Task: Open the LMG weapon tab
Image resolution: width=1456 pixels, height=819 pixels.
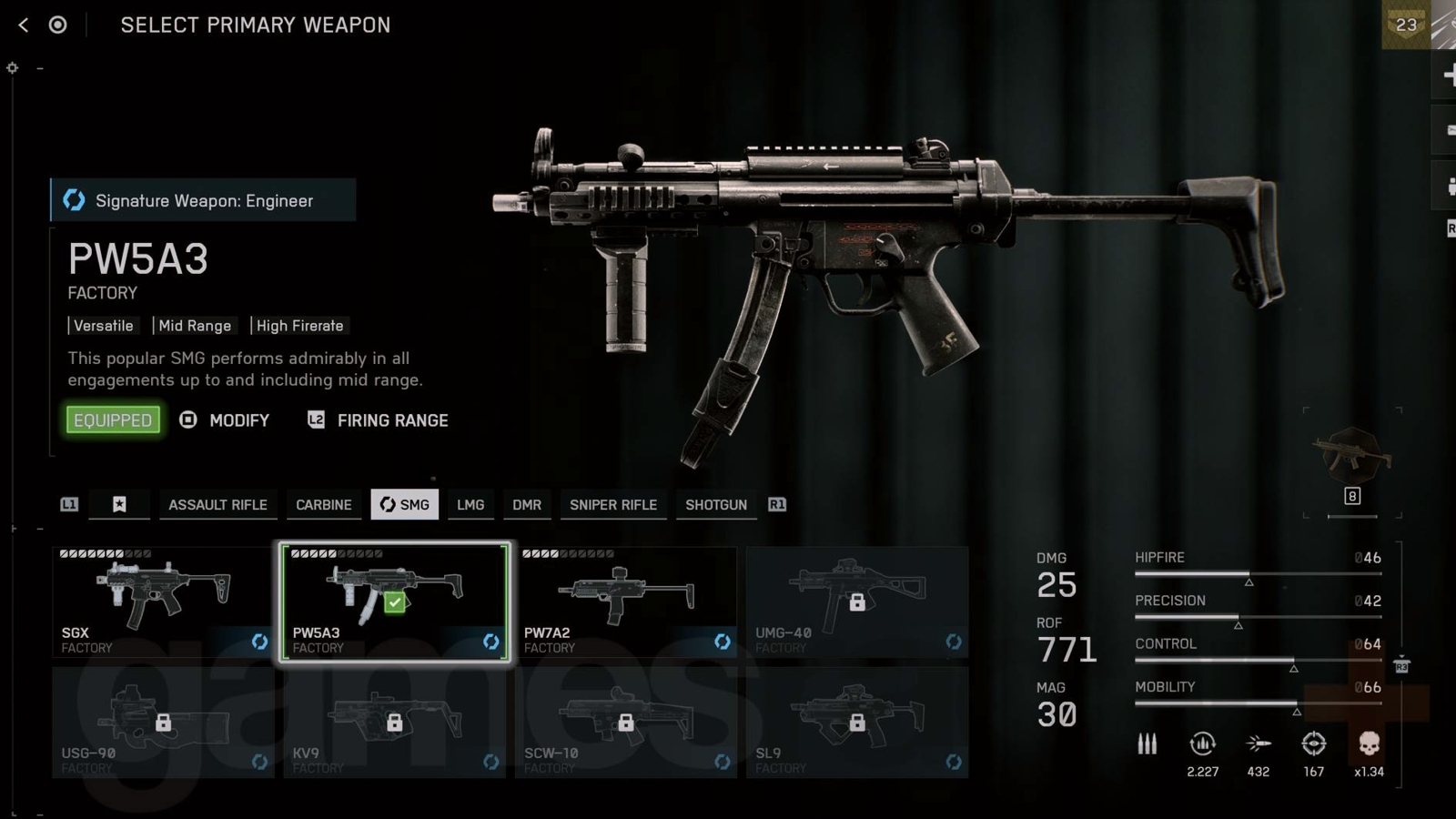Action: pyautogui.click(x=470, y=505)
